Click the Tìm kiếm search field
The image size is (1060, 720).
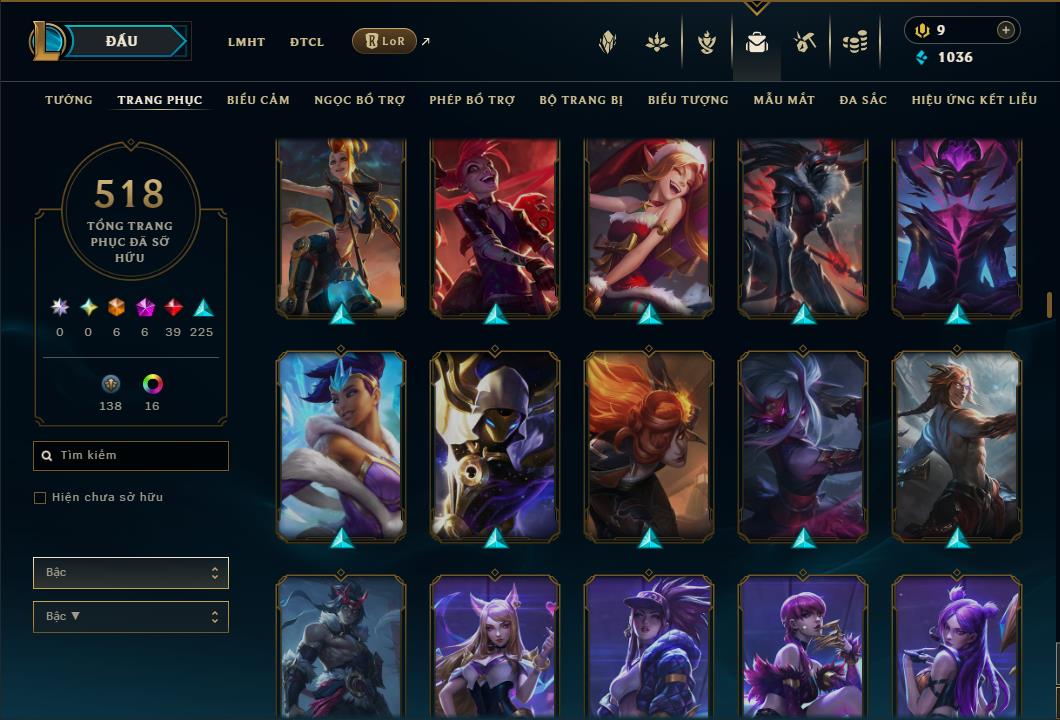131,456
